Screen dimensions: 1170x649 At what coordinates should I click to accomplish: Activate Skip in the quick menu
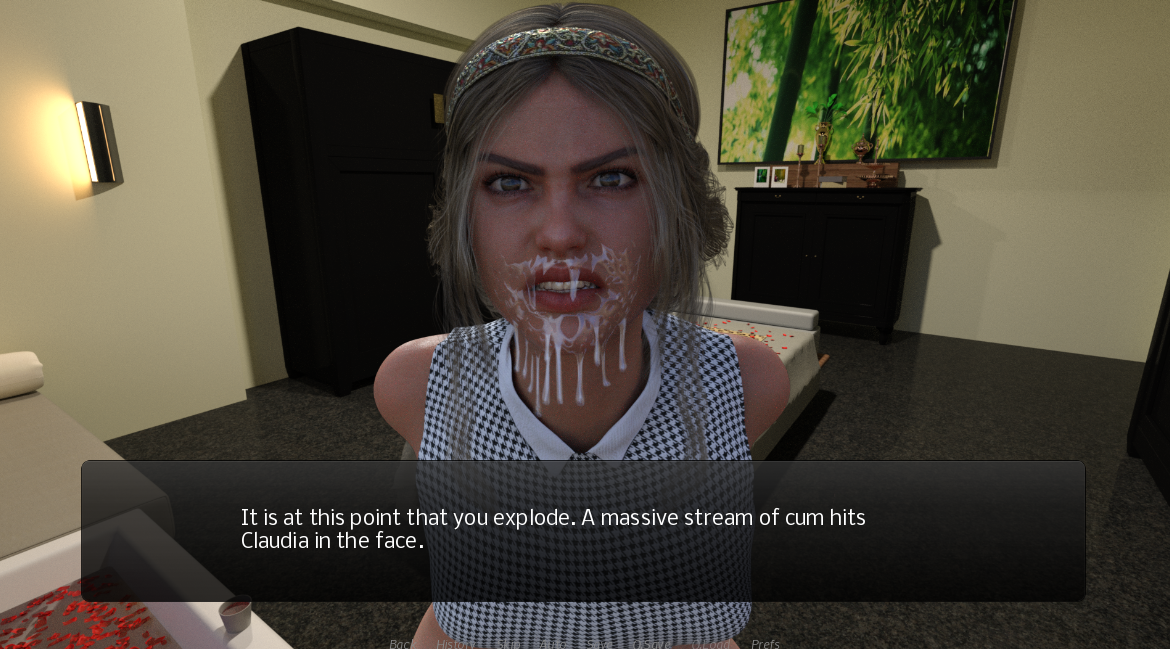tap(509, 643)
